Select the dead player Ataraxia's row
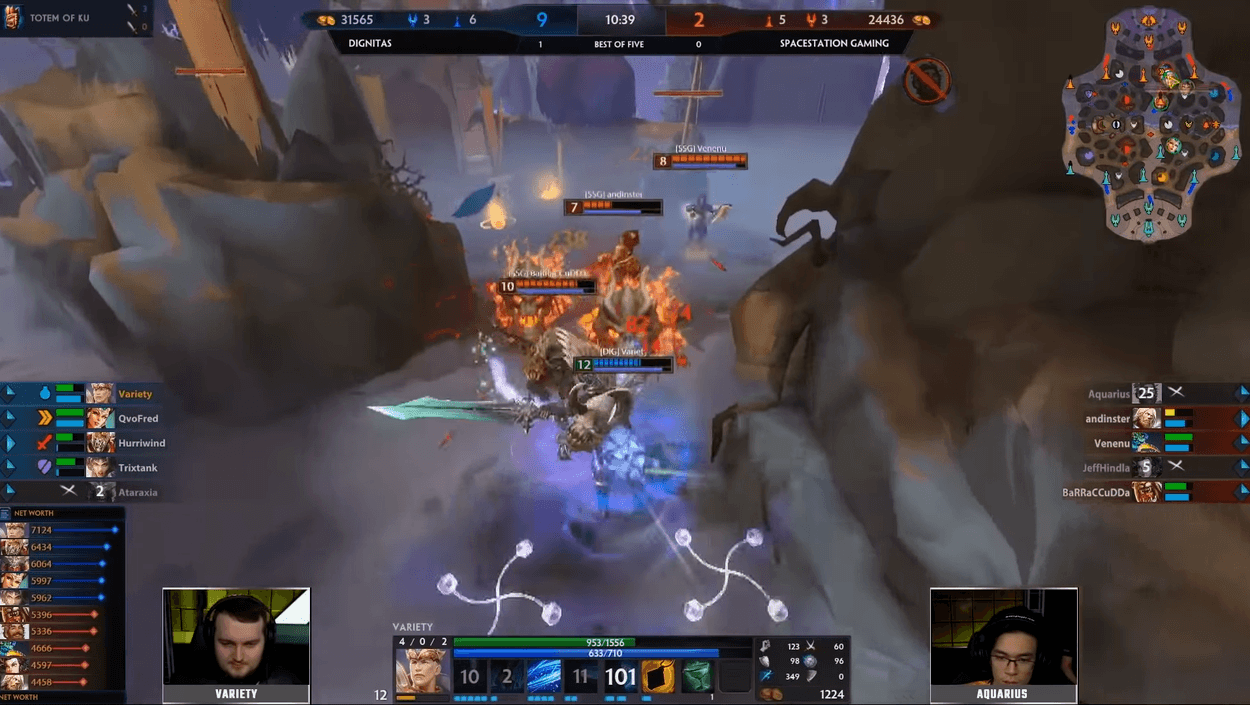Image resolution: width=1250 pixels, height=705 pixels. pos(137,492)
